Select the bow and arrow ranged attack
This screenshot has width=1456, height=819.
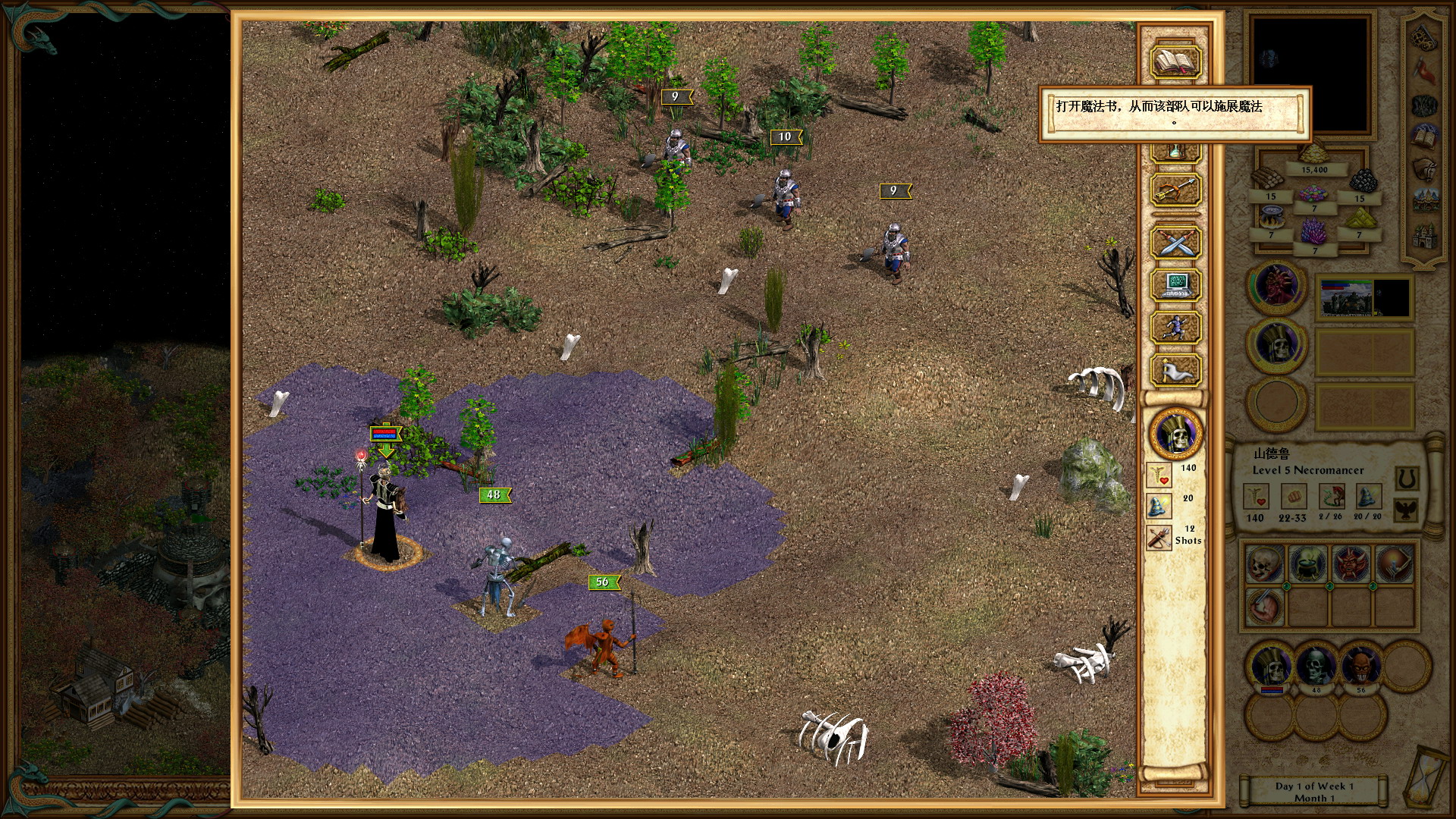pyautogui.click(x=1175, y=190)
